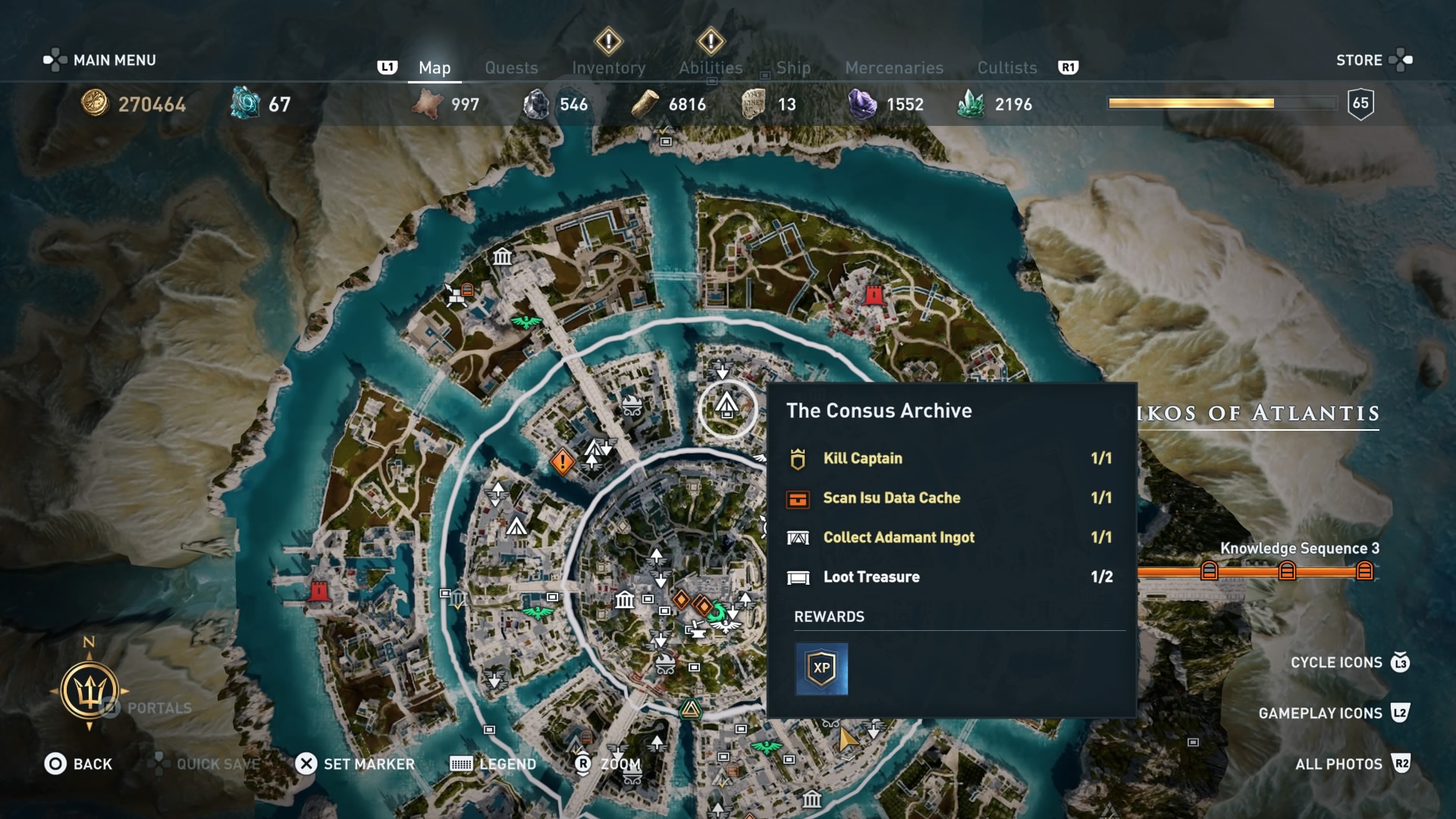Switch to the Cultists tab
The width and height of the screenshot is (1456, 819).
click(1006, 67)
